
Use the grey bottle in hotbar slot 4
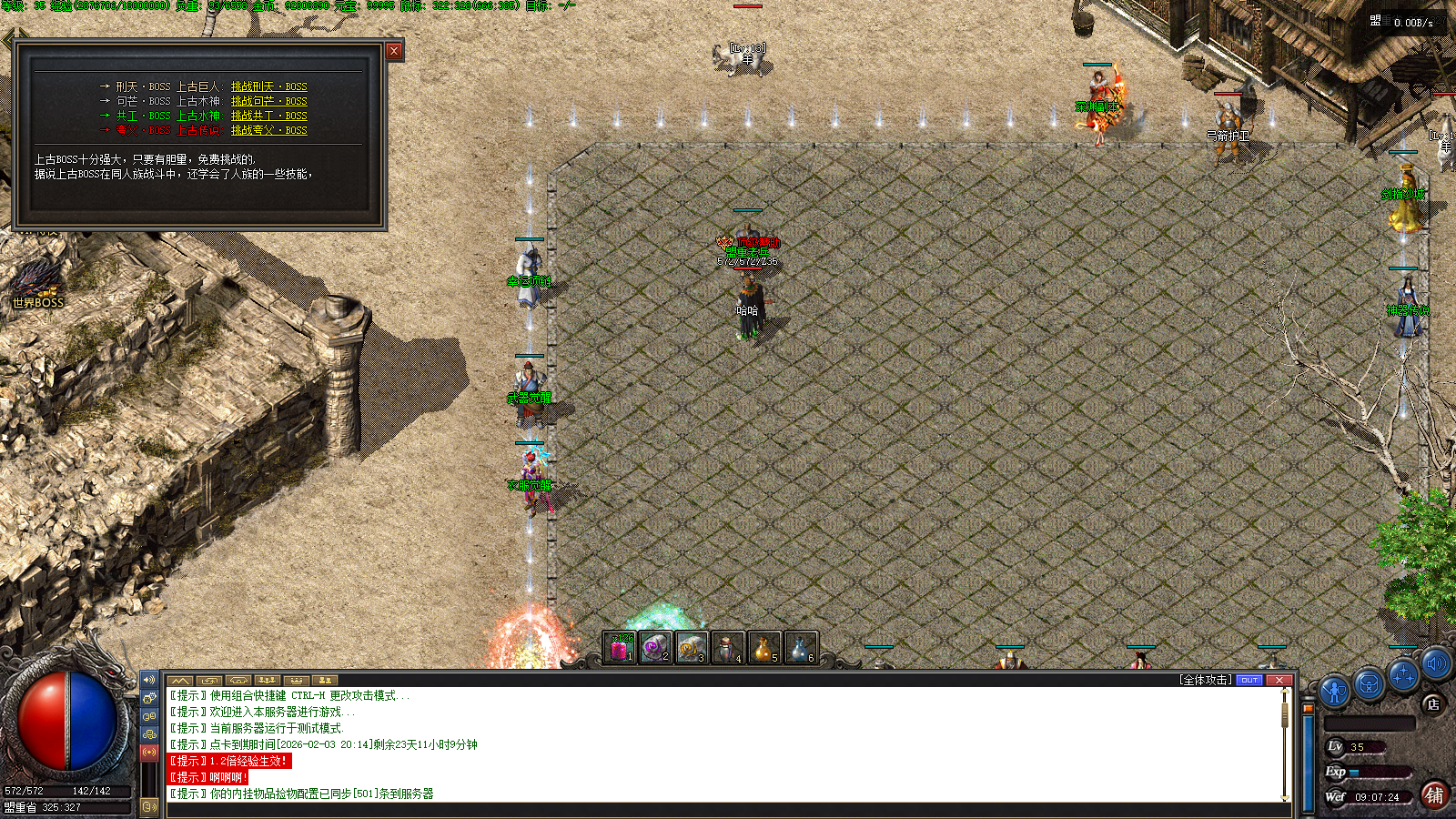[727, 648]
